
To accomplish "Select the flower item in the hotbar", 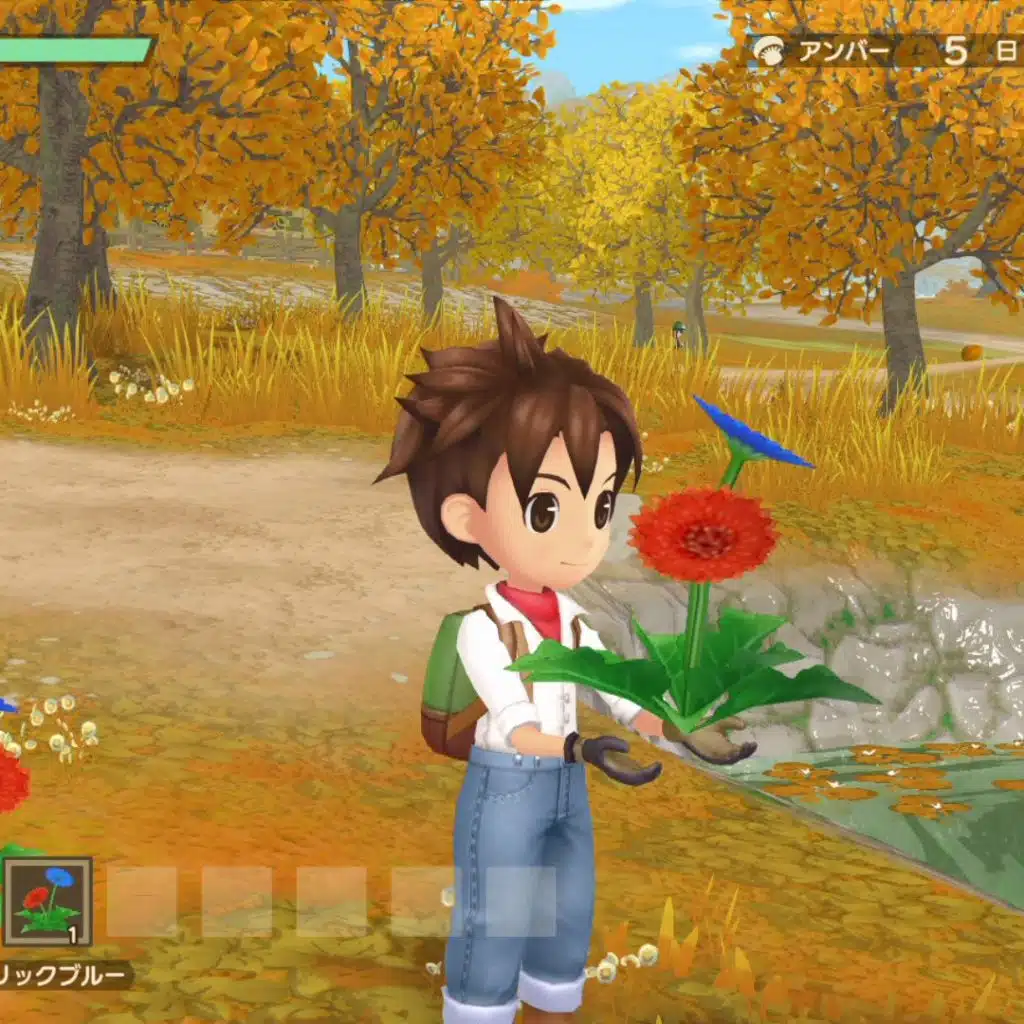I will point(47,901).
